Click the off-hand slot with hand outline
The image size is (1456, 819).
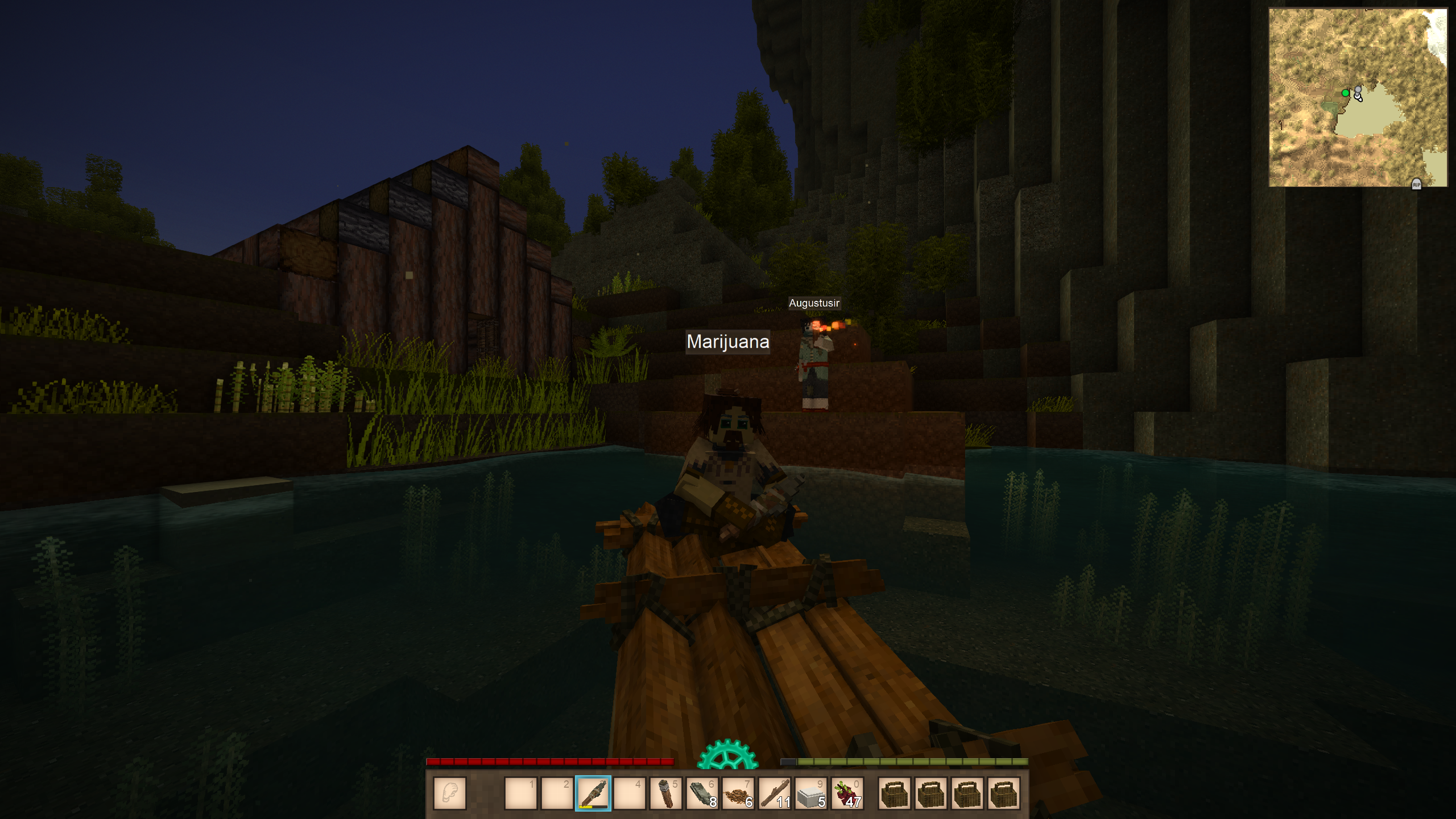pos(450,793)
